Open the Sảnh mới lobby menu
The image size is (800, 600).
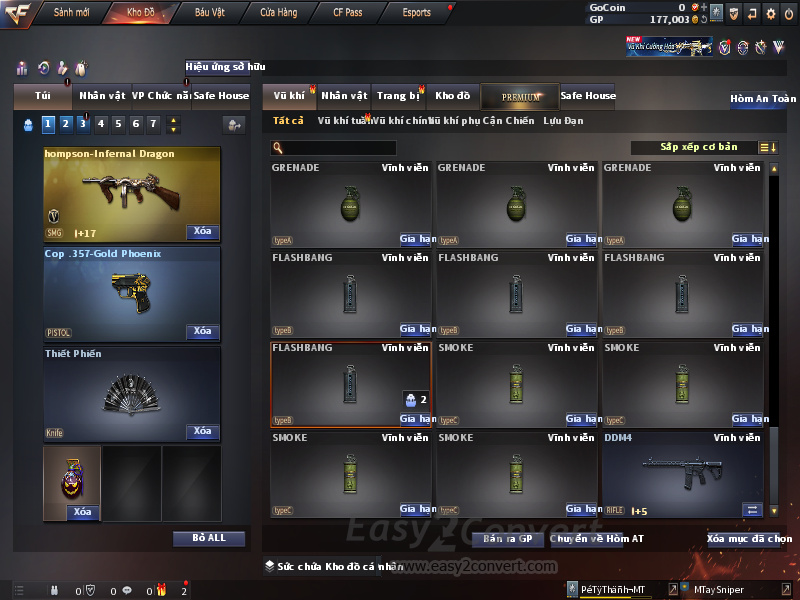coord(71,13)
